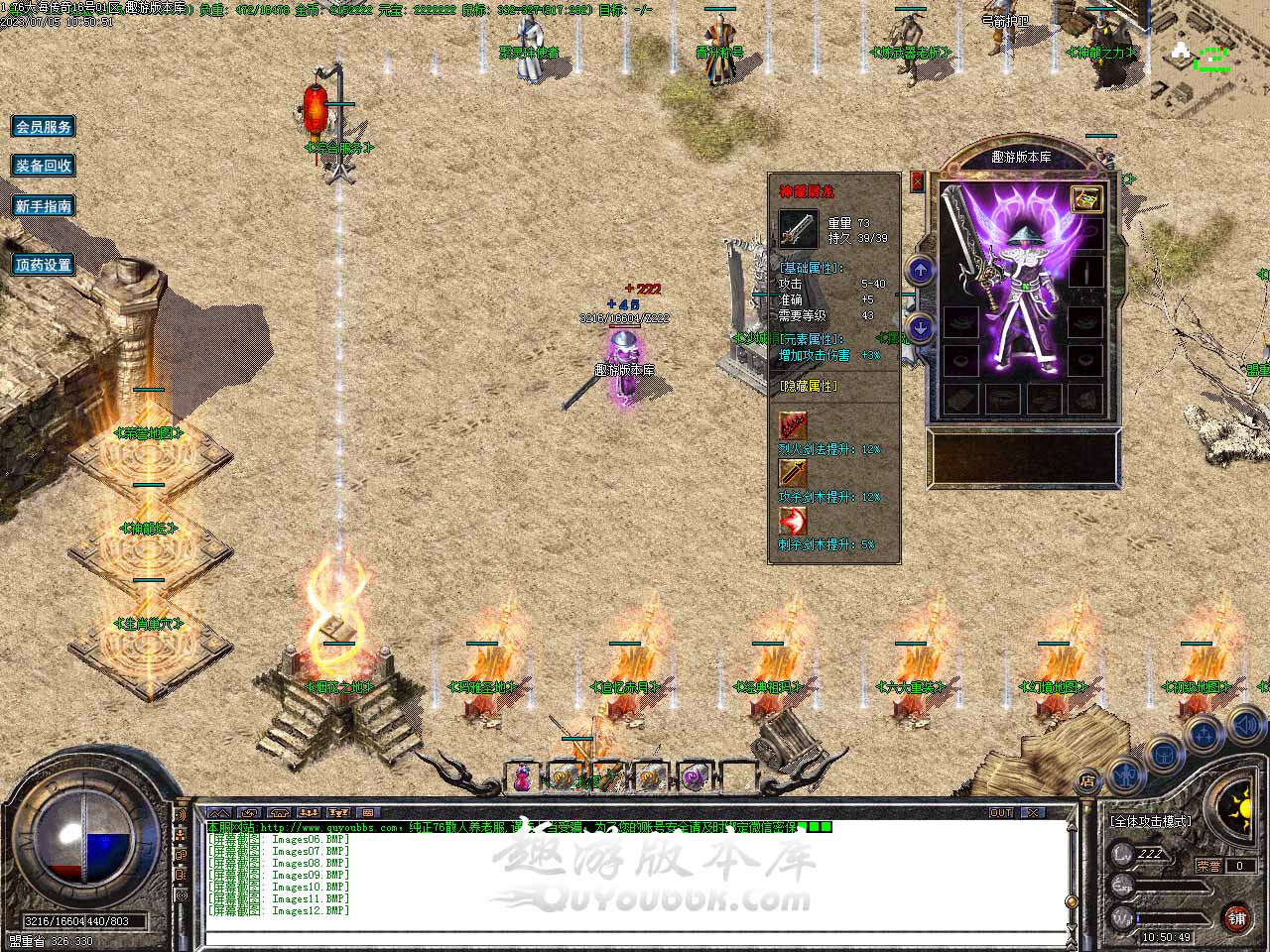Open the skills round button with stars
Viewport: 1270px width, 952px height.
click(x=1204, y=736)
